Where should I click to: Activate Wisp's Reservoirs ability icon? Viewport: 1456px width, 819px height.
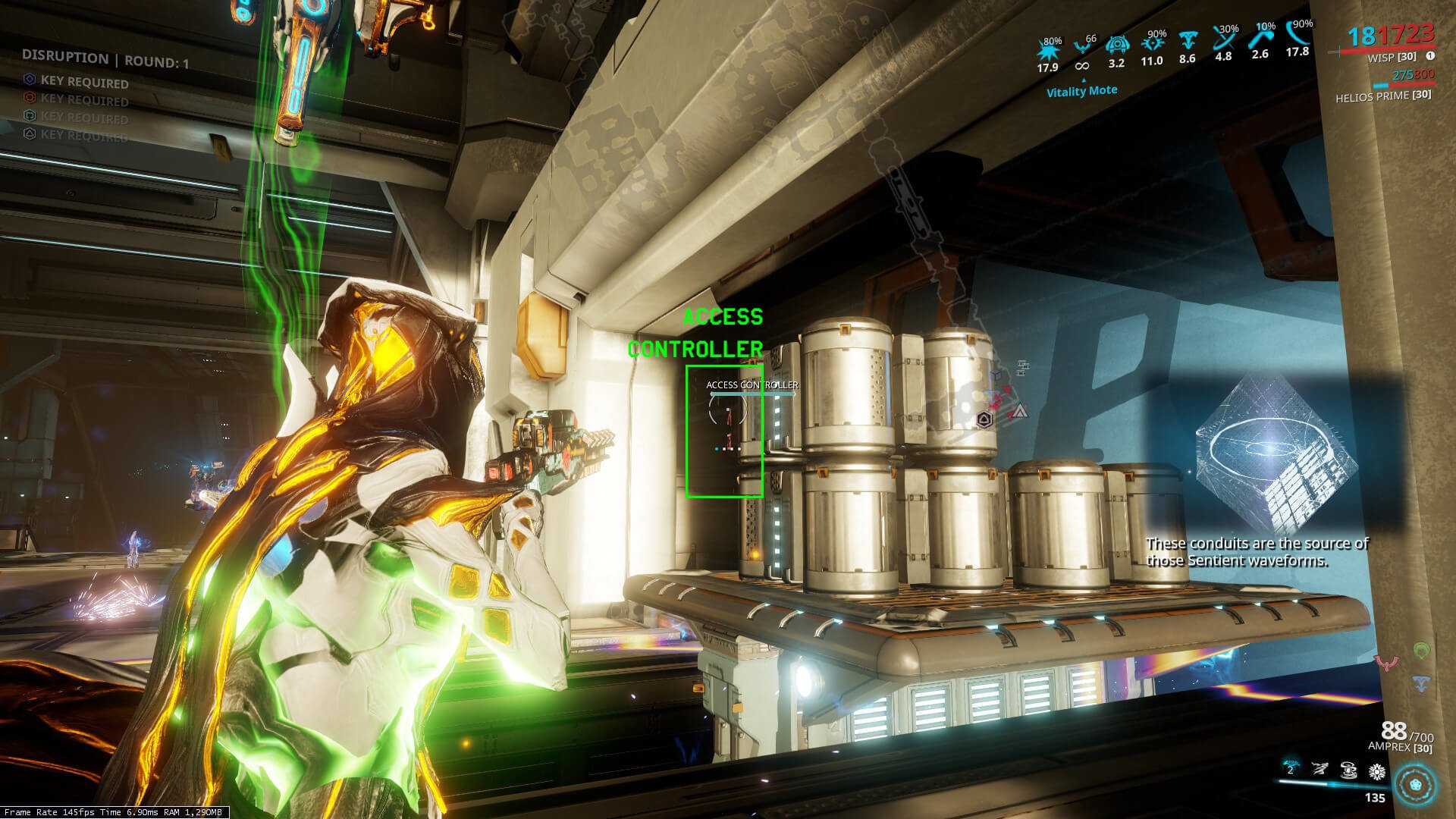click(x=1290, y=770)
